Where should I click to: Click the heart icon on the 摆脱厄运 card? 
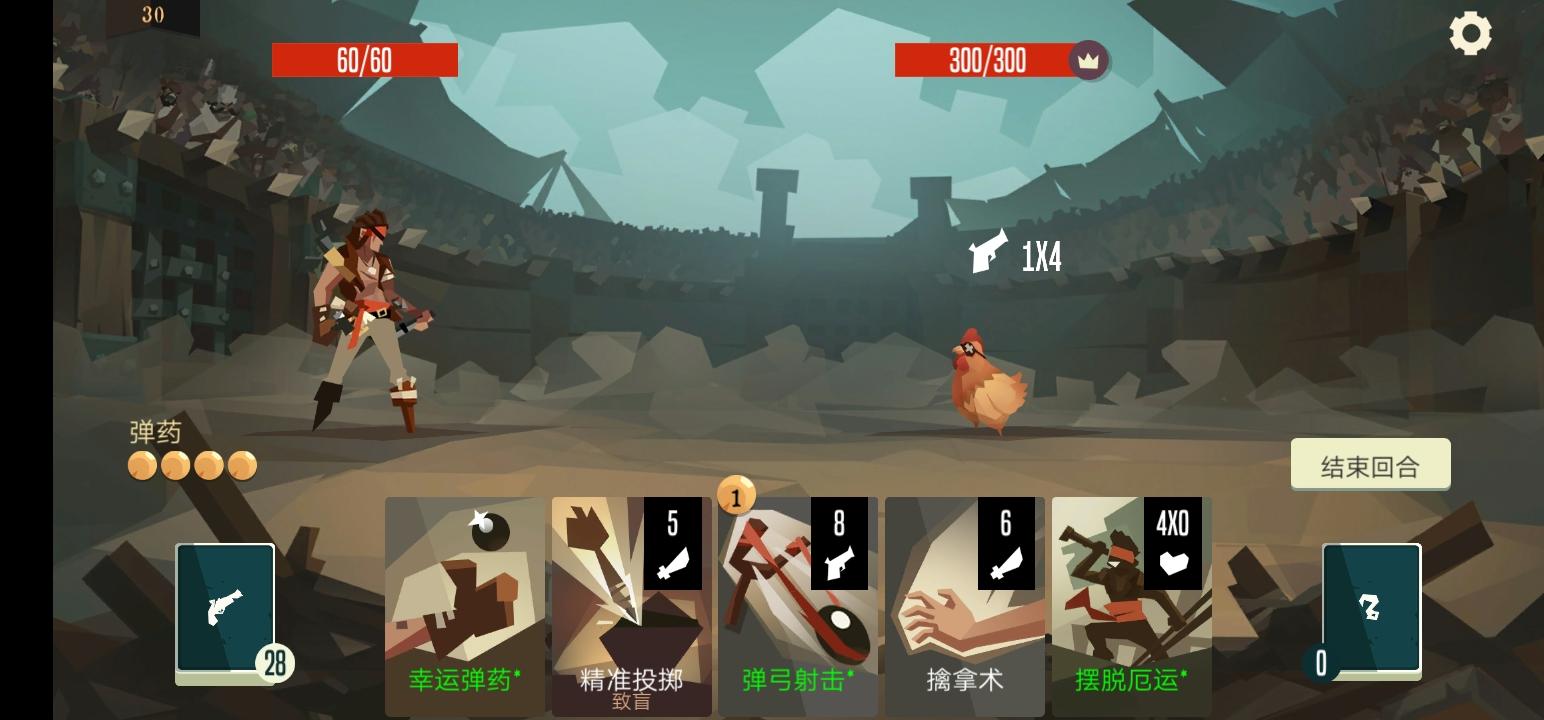tap(1176, 565)
